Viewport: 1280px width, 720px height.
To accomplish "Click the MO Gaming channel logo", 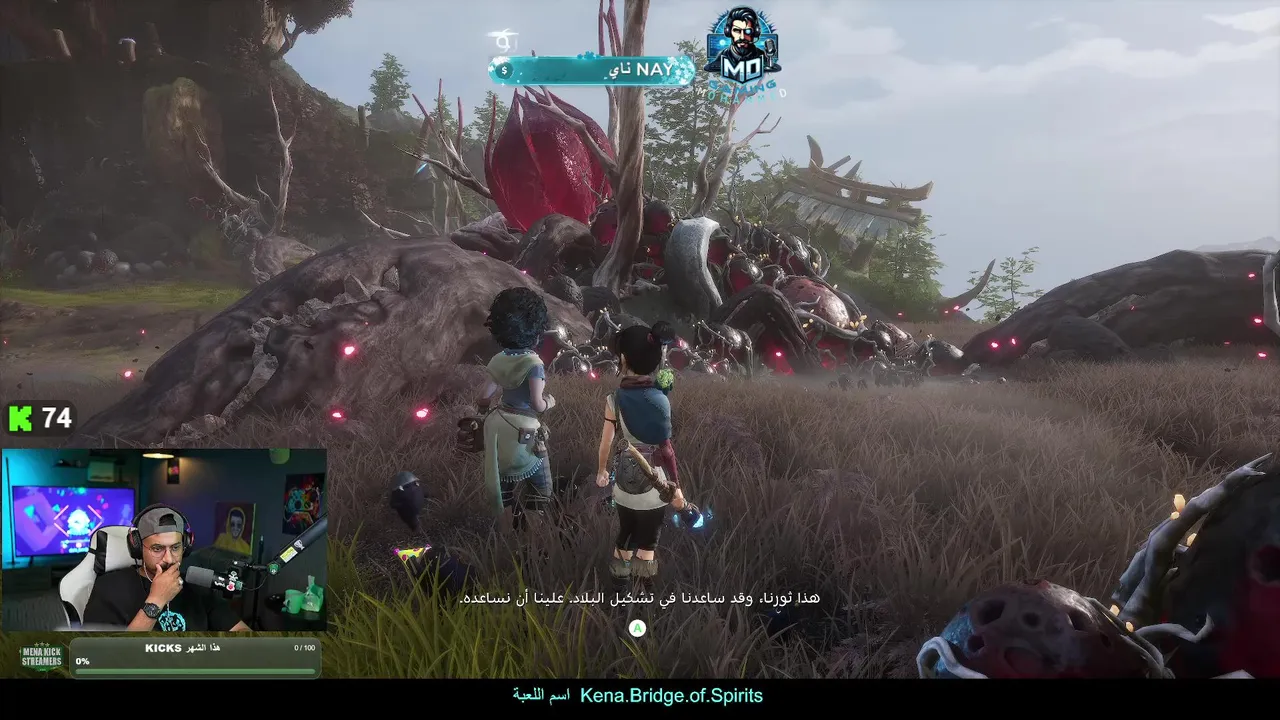I will 741,52.
